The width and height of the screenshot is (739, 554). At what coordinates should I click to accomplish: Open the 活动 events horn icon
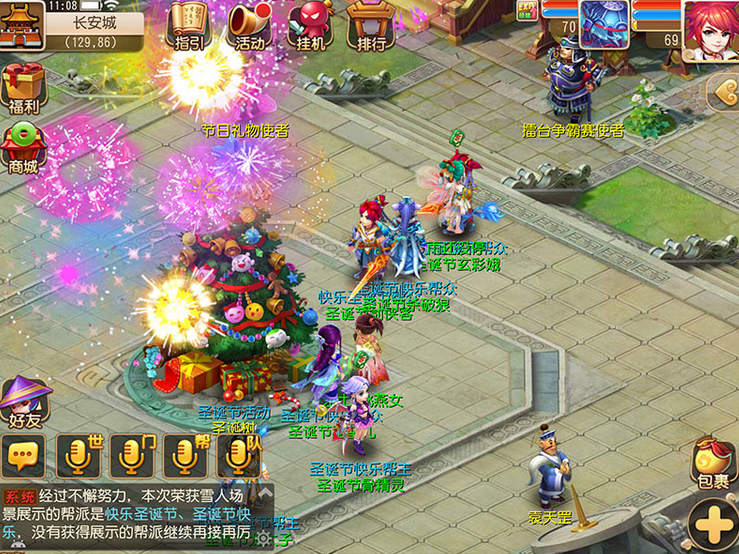(x=249, y=25)
